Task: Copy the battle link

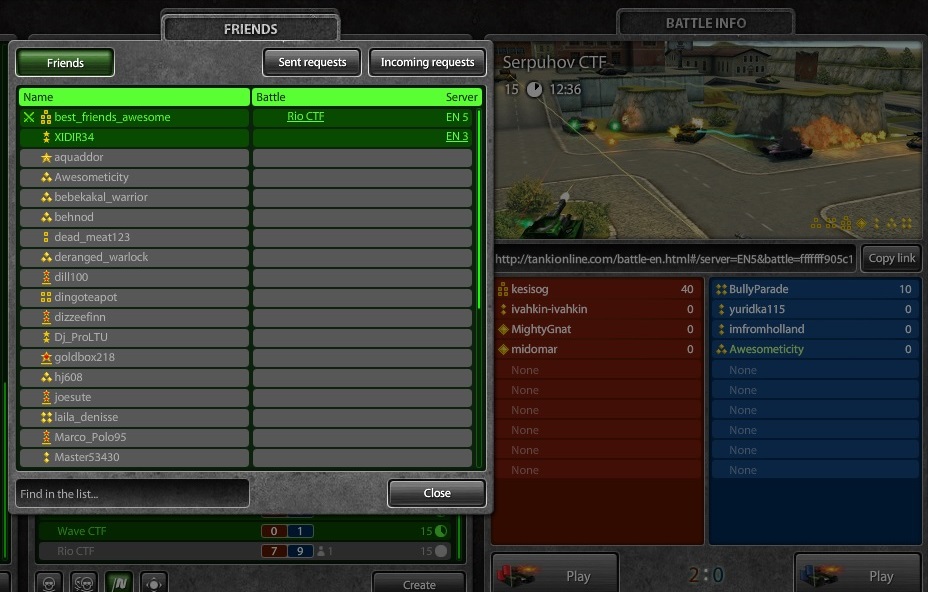Action: click(891, 258)
